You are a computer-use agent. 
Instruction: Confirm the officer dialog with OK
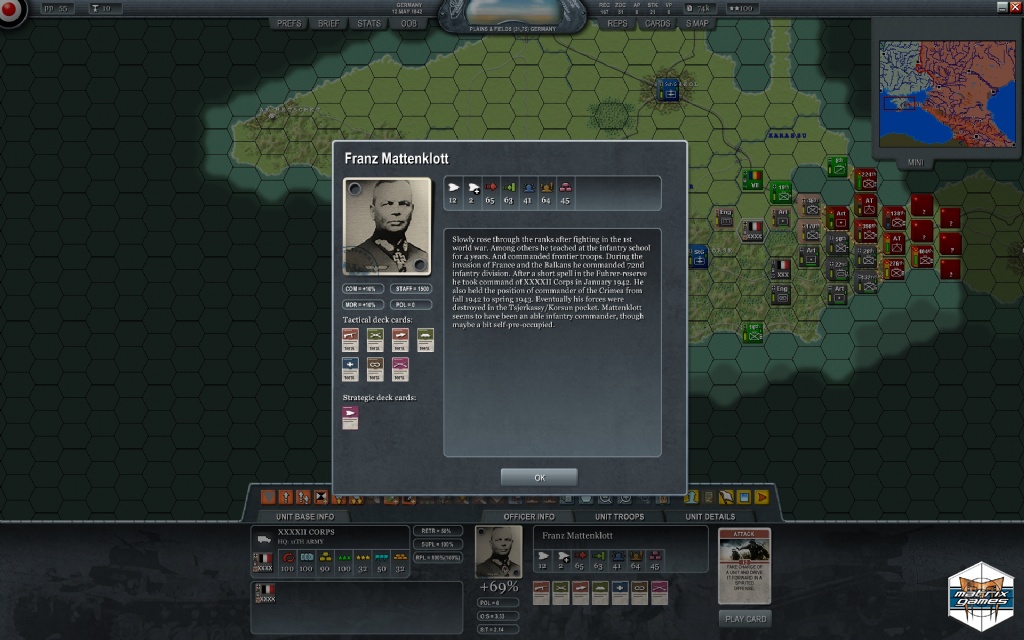tap(539, 477)
